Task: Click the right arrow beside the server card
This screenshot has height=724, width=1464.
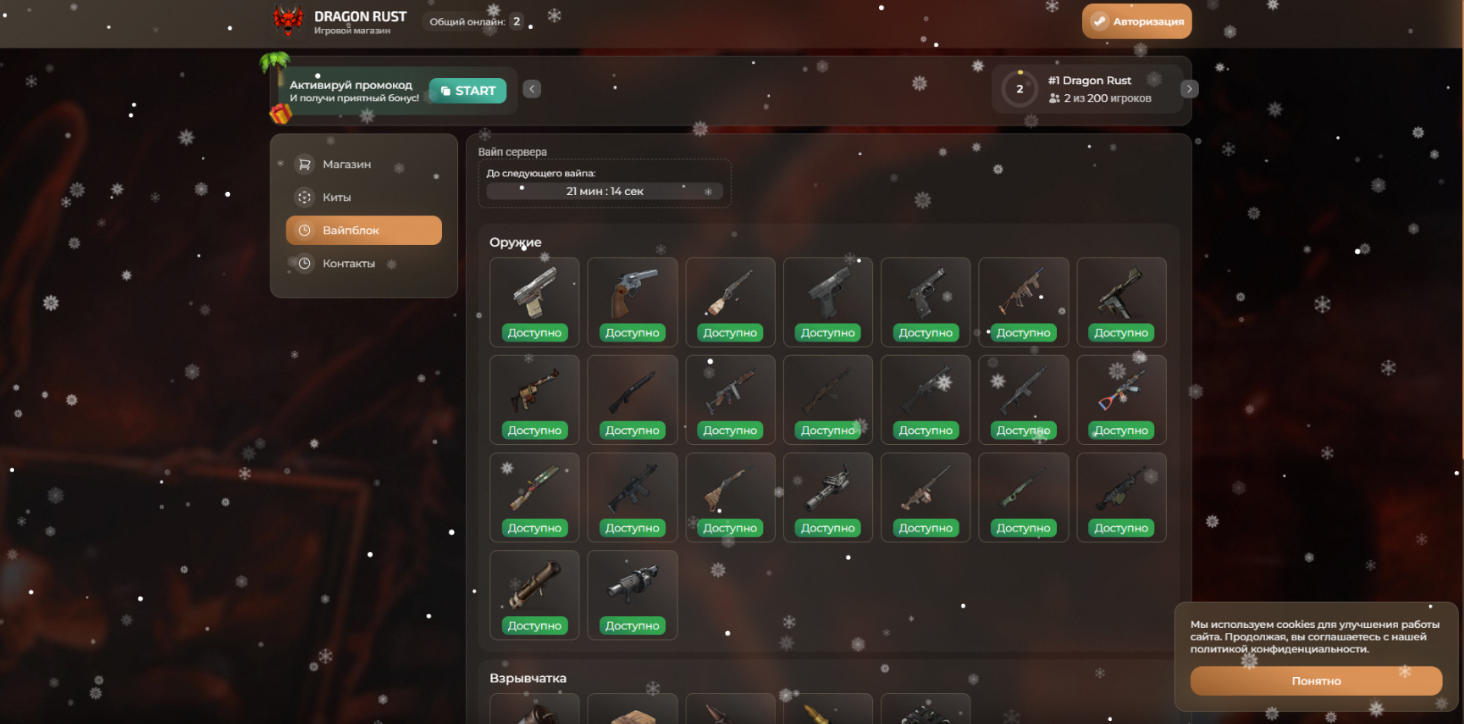Action: [1189, 89]
